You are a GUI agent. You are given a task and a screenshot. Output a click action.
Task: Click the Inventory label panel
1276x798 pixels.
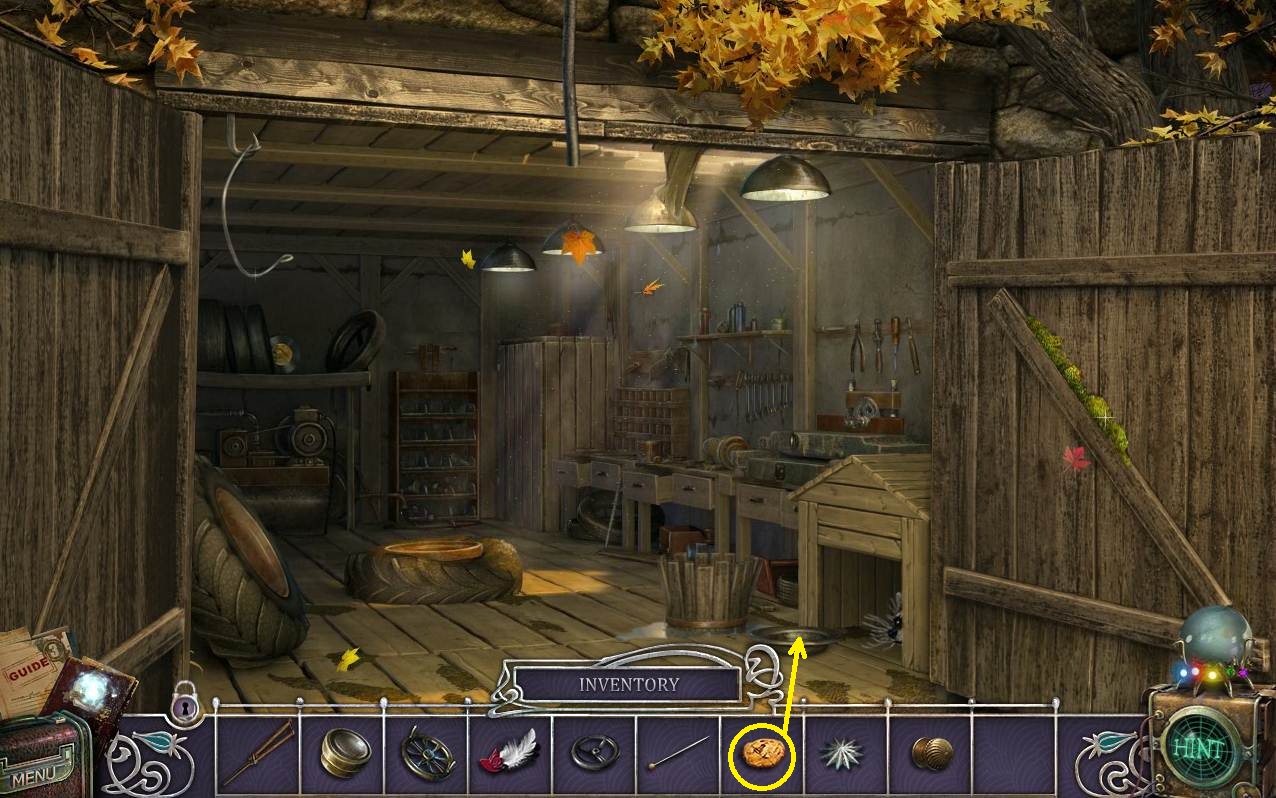(x=628, y=685)
